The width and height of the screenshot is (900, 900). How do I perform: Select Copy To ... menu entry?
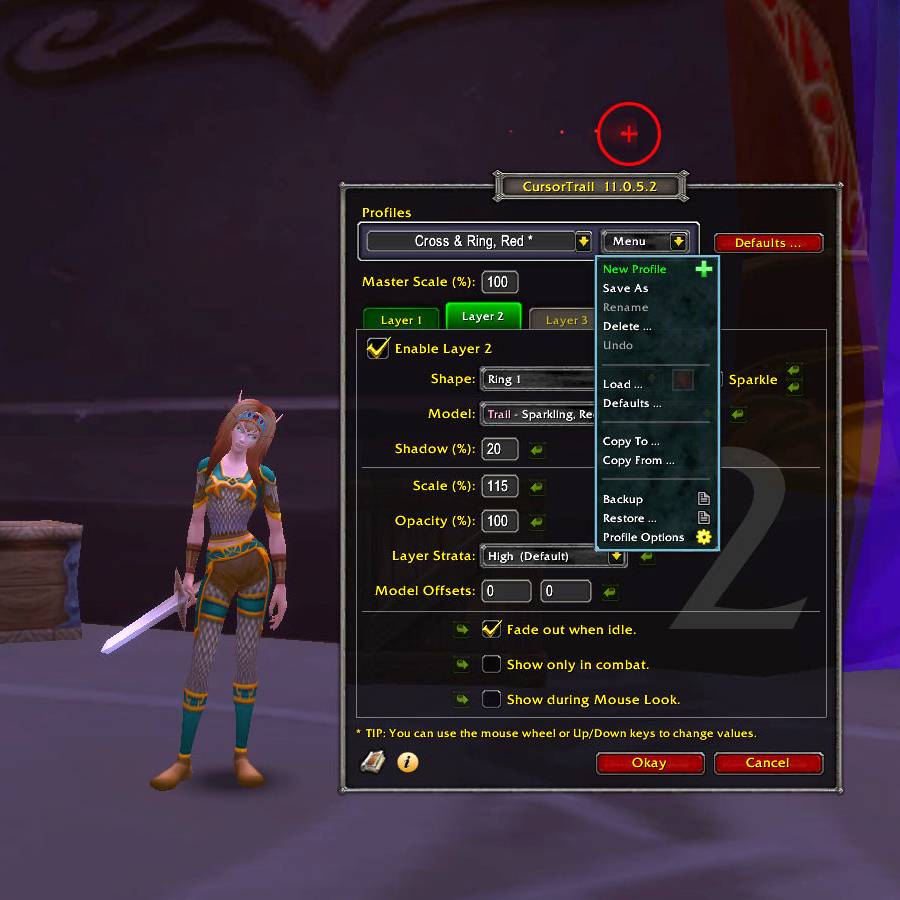[631, 441]
